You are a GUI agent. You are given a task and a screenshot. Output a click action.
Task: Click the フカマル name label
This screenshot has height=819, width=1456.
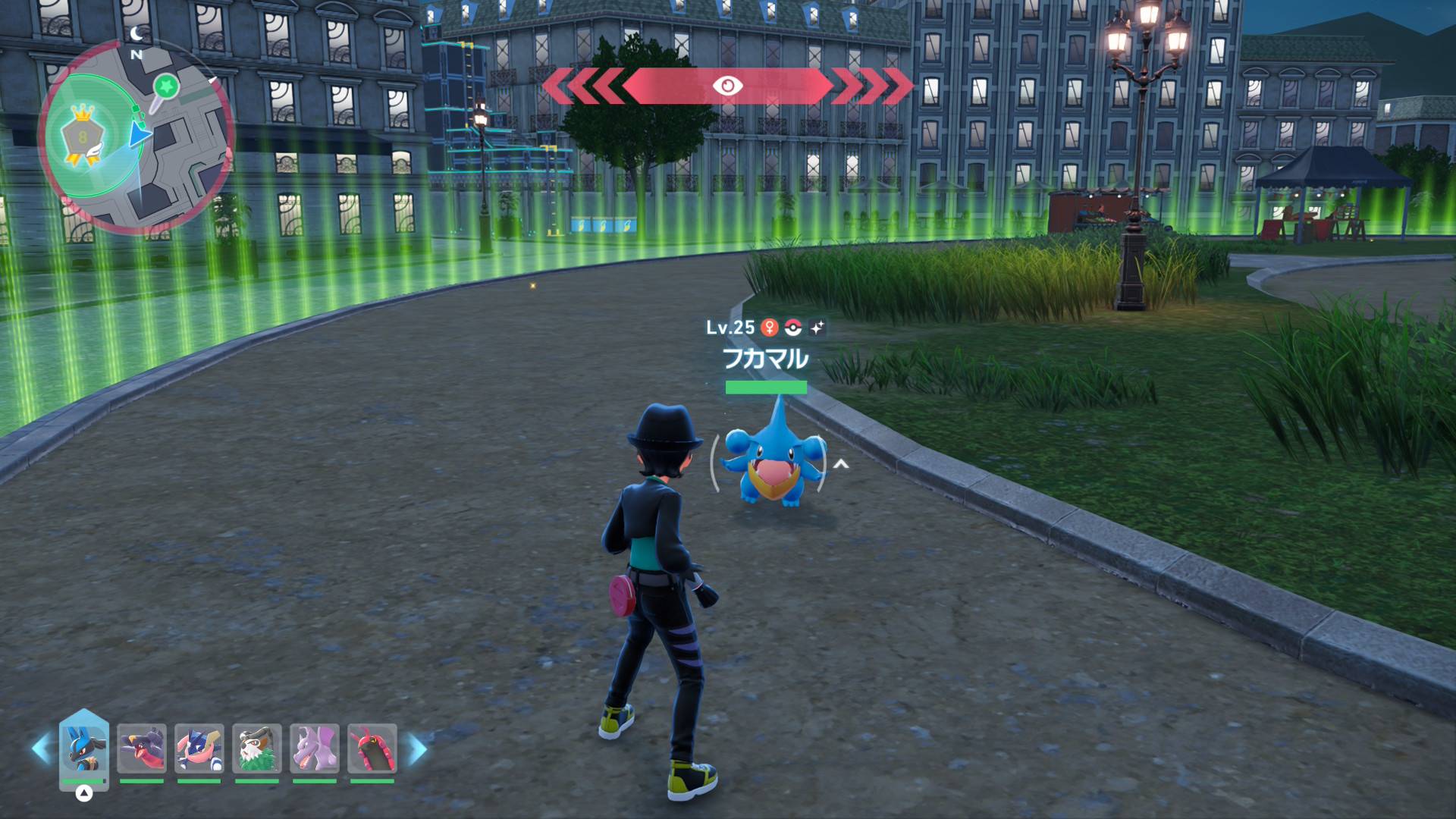pos(765,359)
